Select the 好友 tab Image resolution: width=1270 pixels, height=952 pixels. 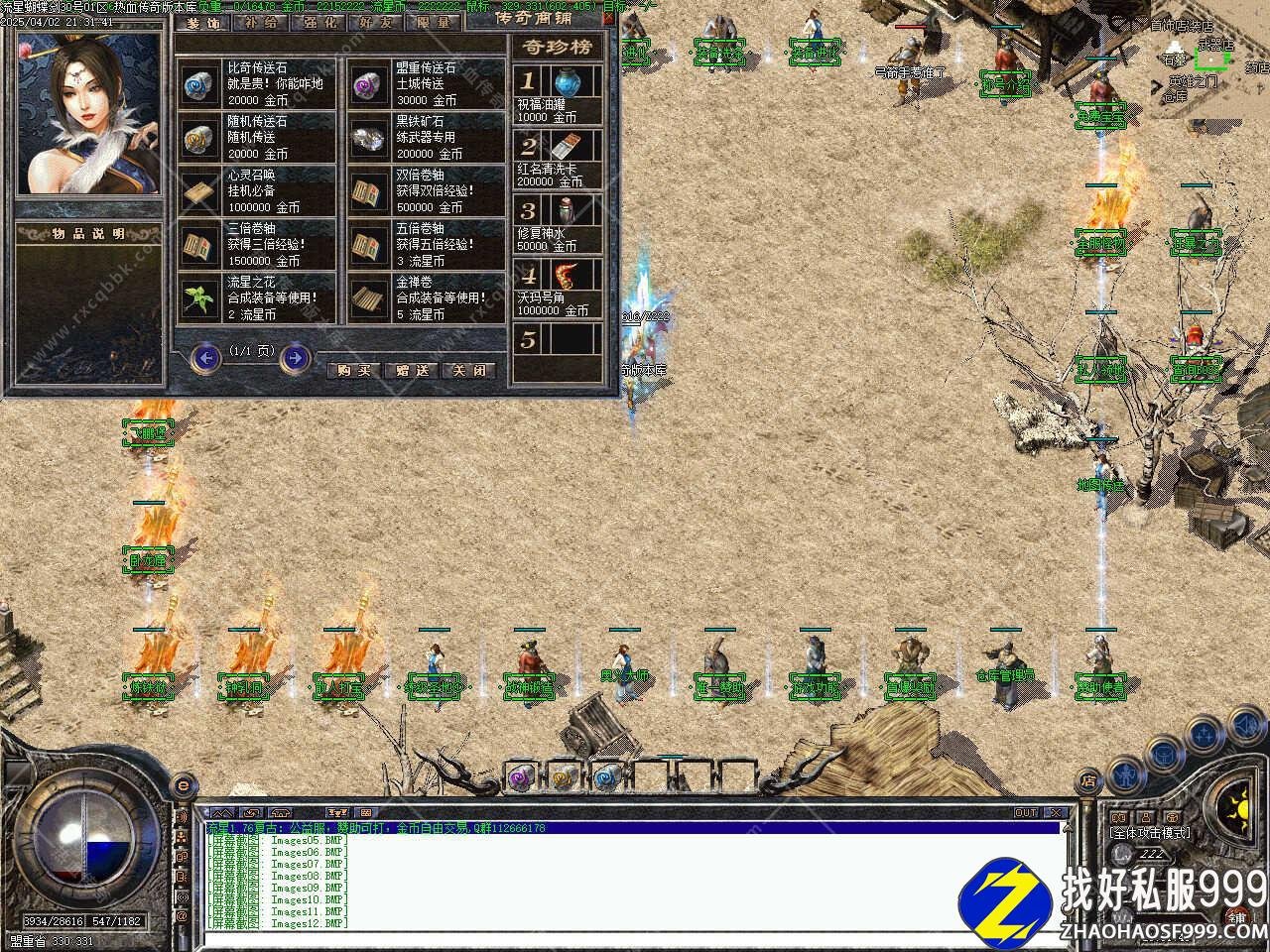coord(376,22)
